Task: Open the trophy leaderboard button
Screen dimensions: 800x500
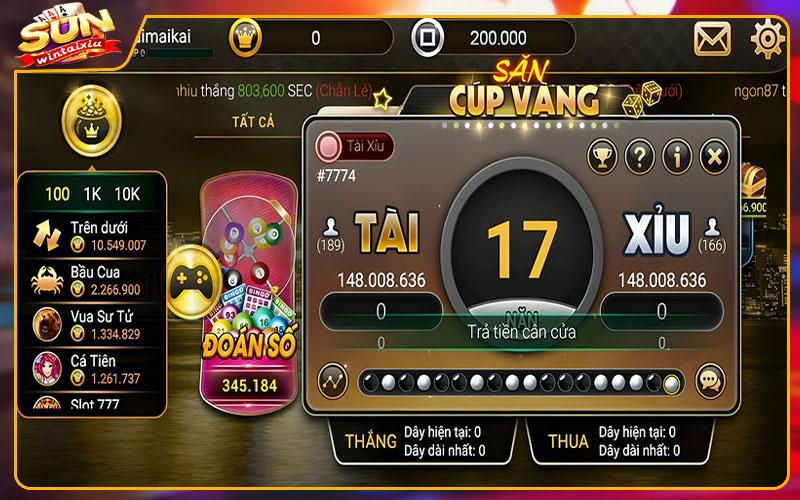Action: click(602, 156)
